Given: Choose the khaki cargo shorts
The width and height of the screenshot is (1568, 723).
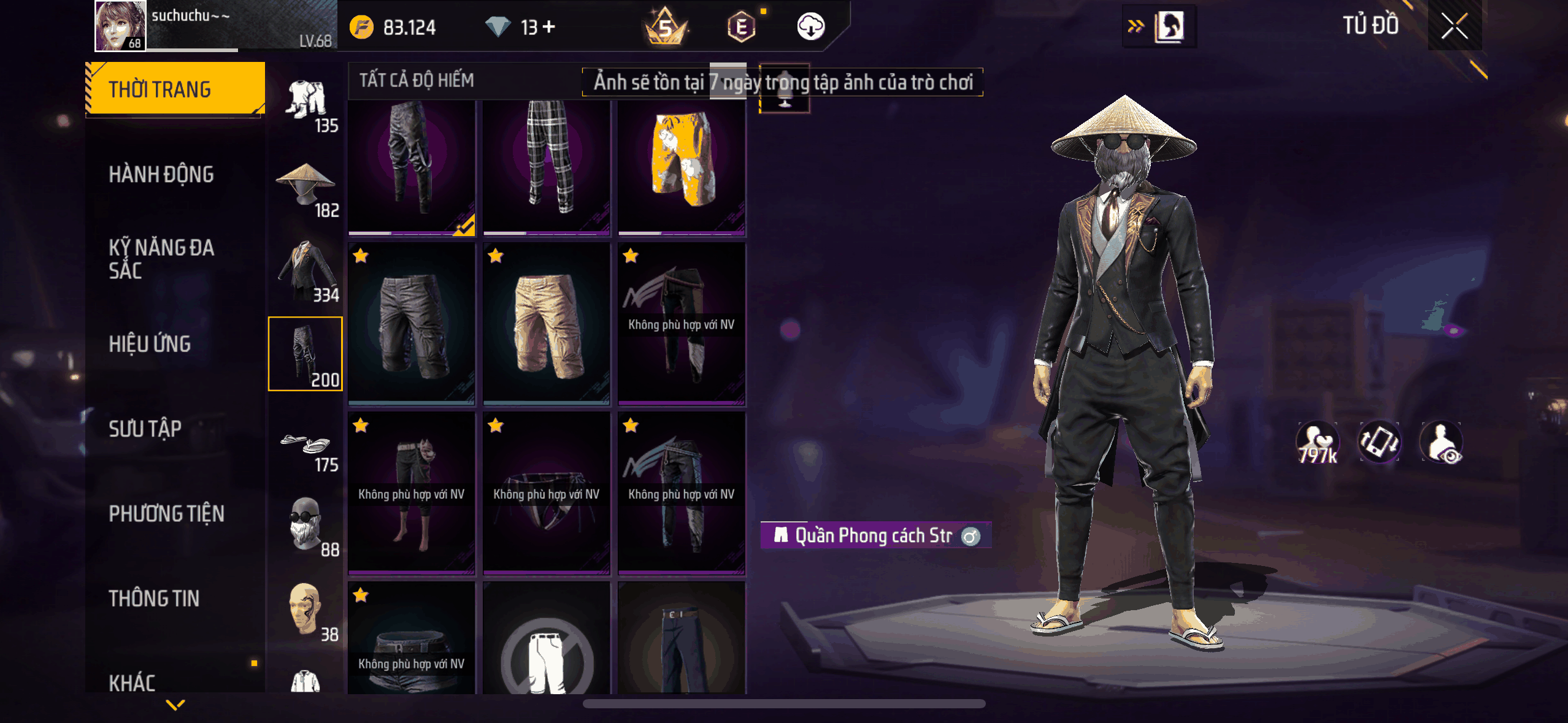Looking at the screenshot, I should (547, 324).
